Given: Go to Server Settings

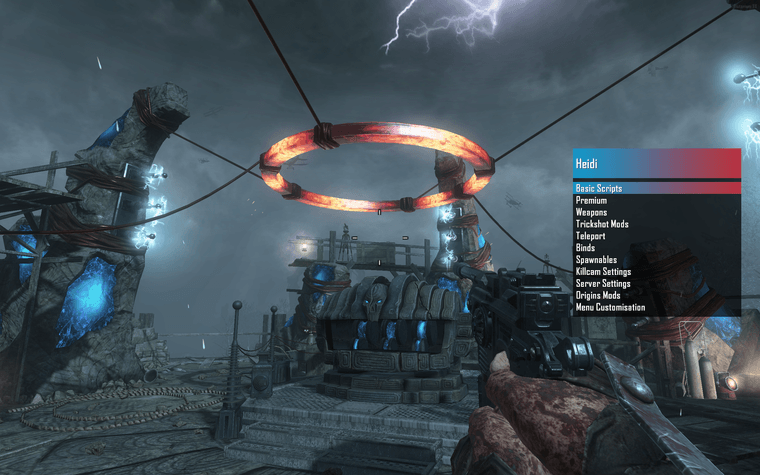Looking at the screenshot, I should click(x=602, y=284).
